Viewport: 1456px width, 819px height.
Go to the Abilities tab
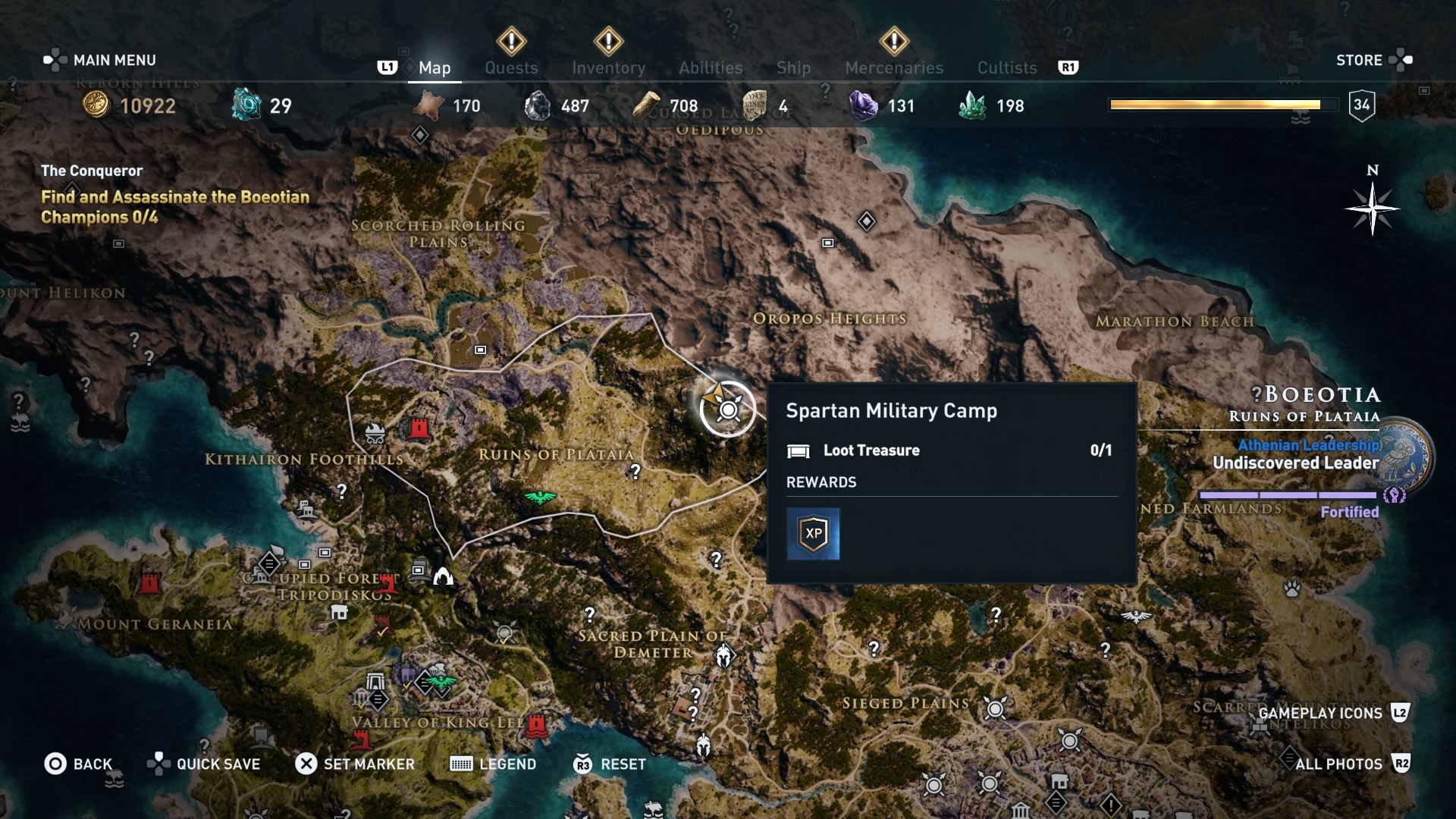711,67
